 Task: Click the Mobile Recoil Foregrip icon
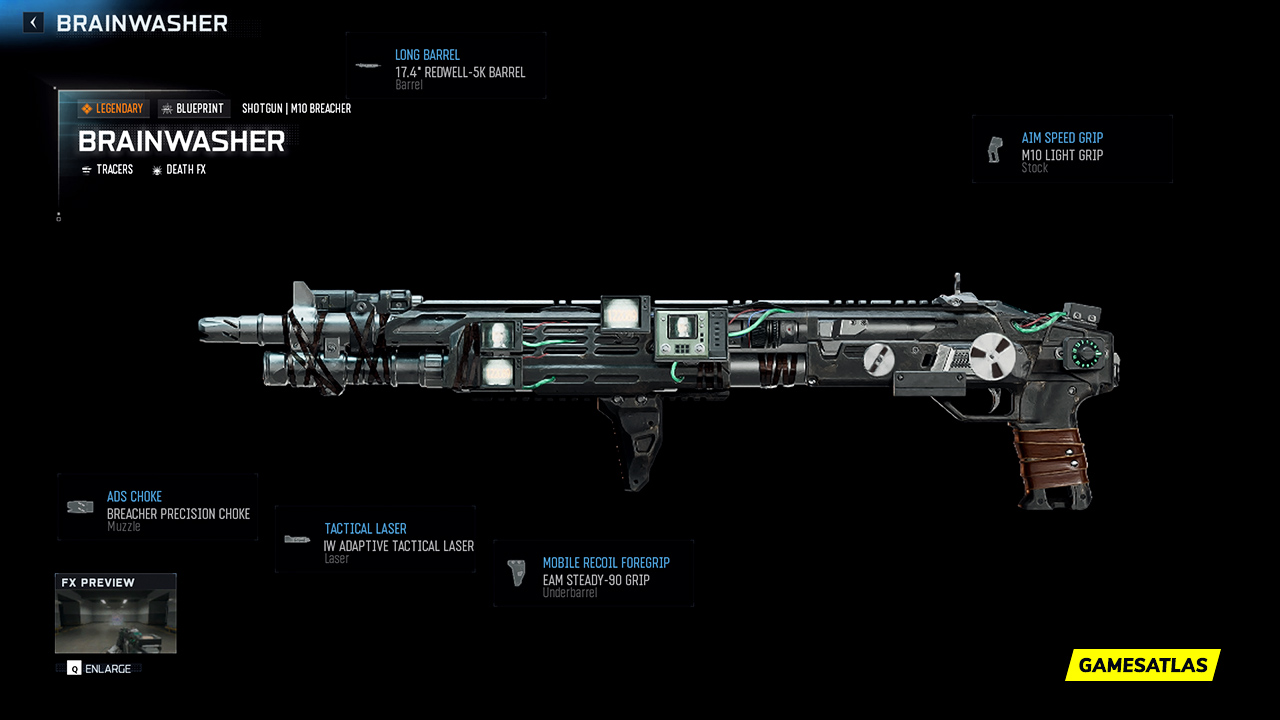[x=516, y=572]
